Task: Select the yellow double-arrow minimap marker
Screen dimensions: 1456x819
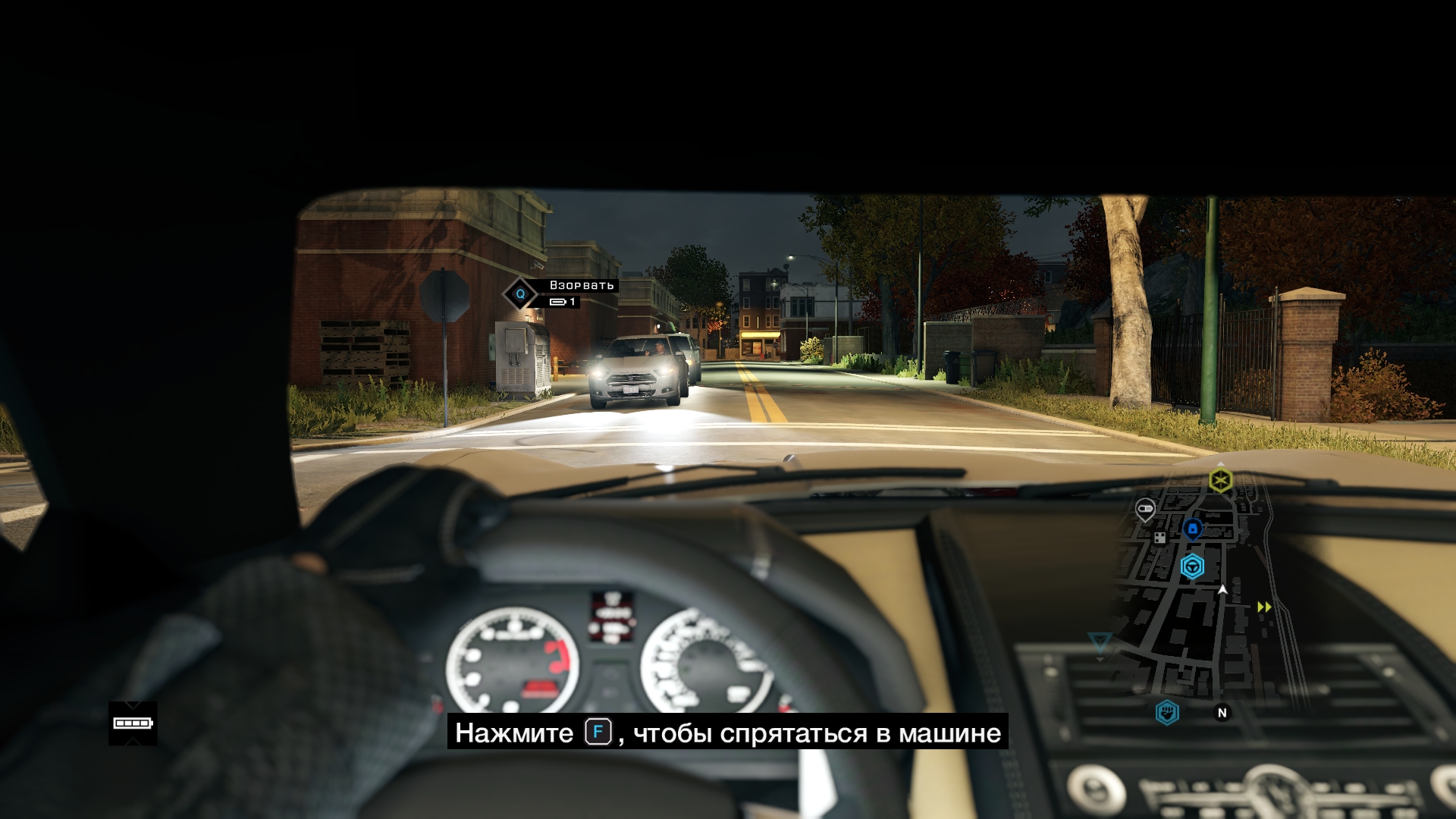Action: (x=1264, y=607)
